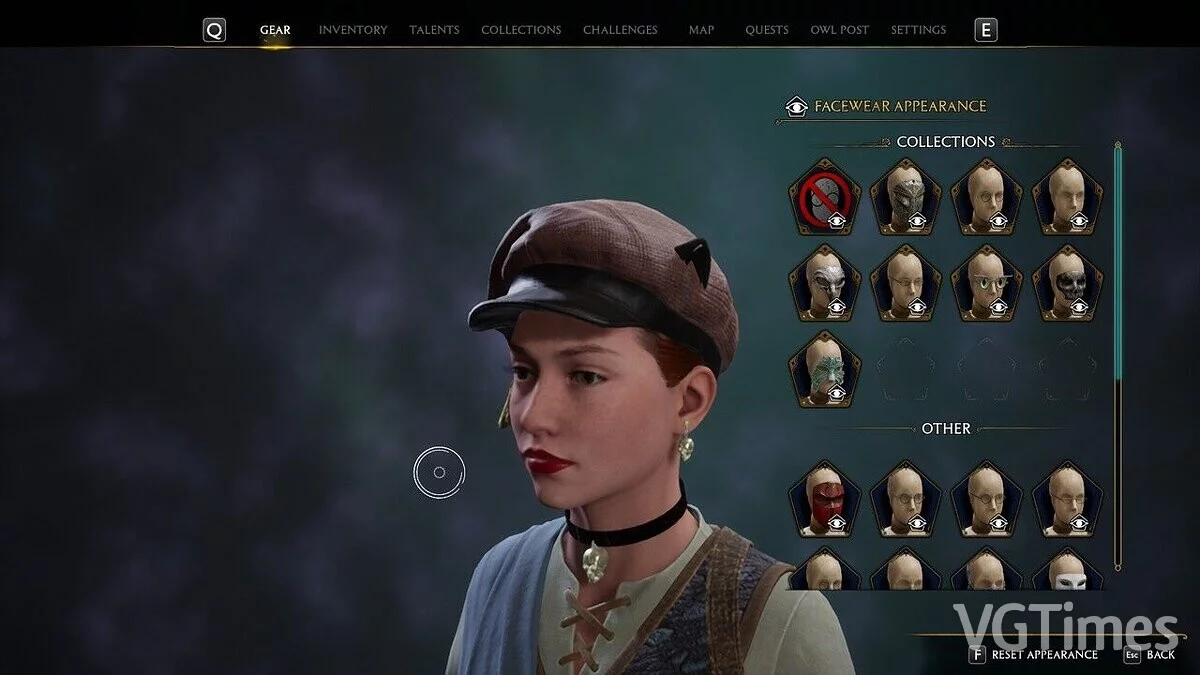Screen dimensions: 1200x675
Task: Select the green-rimmed glasses appearance
Action: (x=986, y=283)
